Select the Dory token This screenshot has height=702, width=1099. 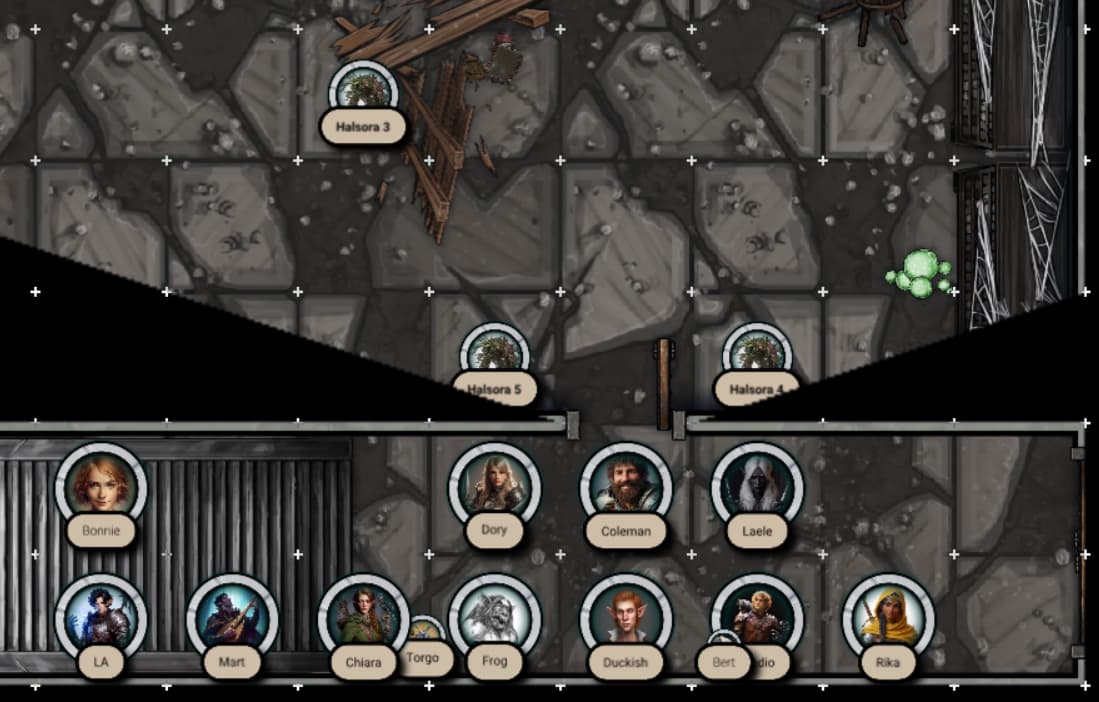(494, 486)
